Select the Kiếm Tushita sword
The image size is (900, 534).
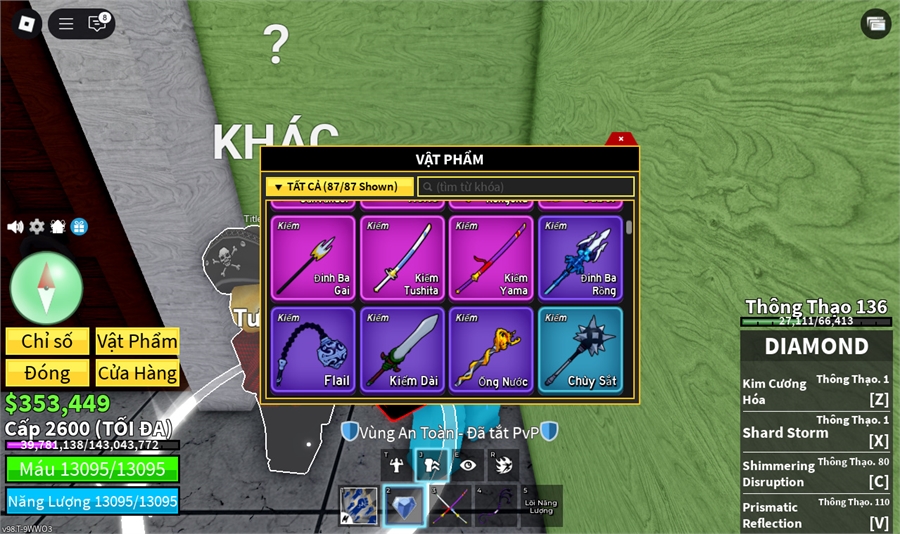coord(402,258)
